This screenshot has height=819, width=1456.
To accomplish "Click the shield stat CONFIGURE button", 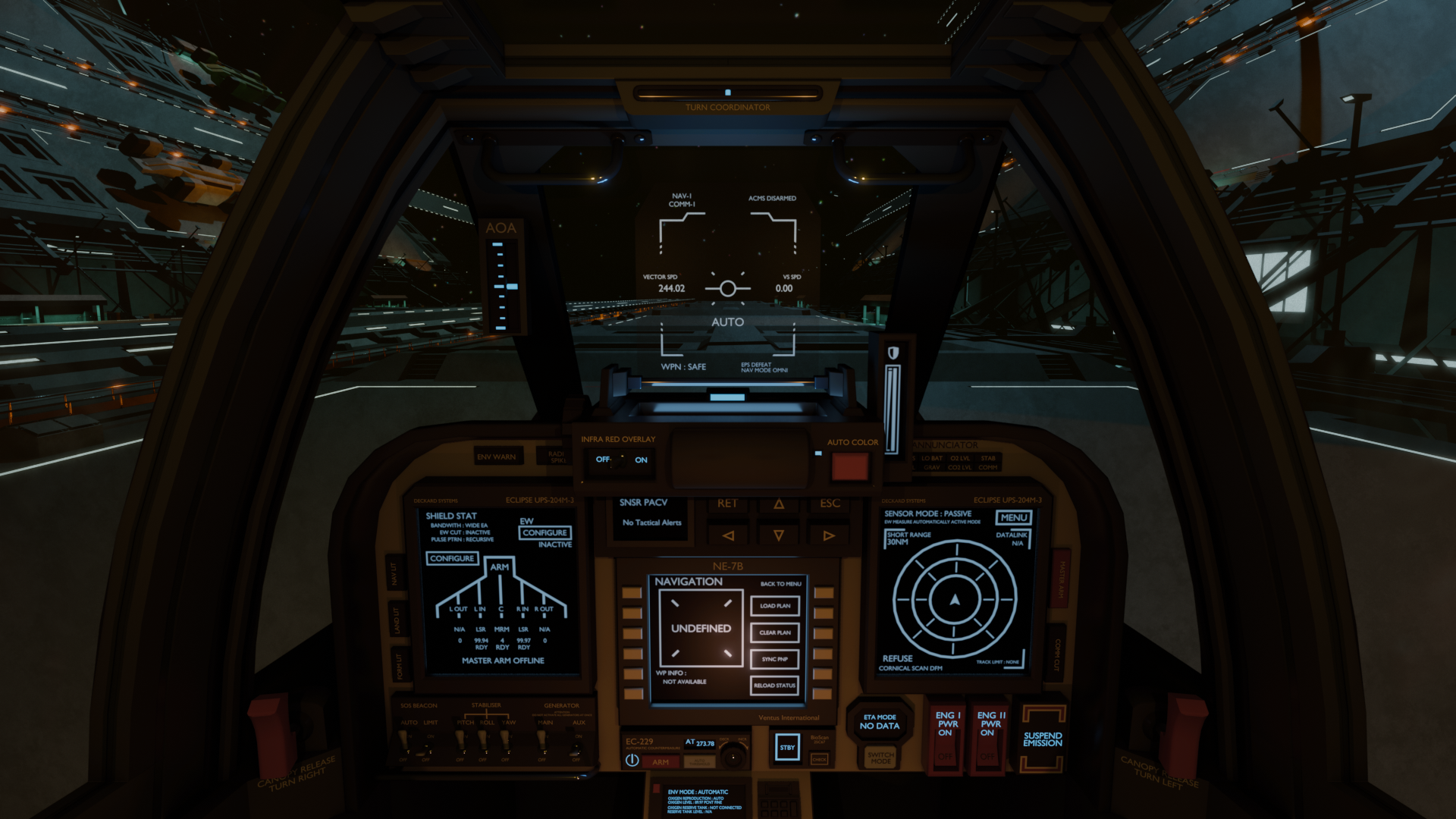I will pyautogui.click(x=452, y=559).
